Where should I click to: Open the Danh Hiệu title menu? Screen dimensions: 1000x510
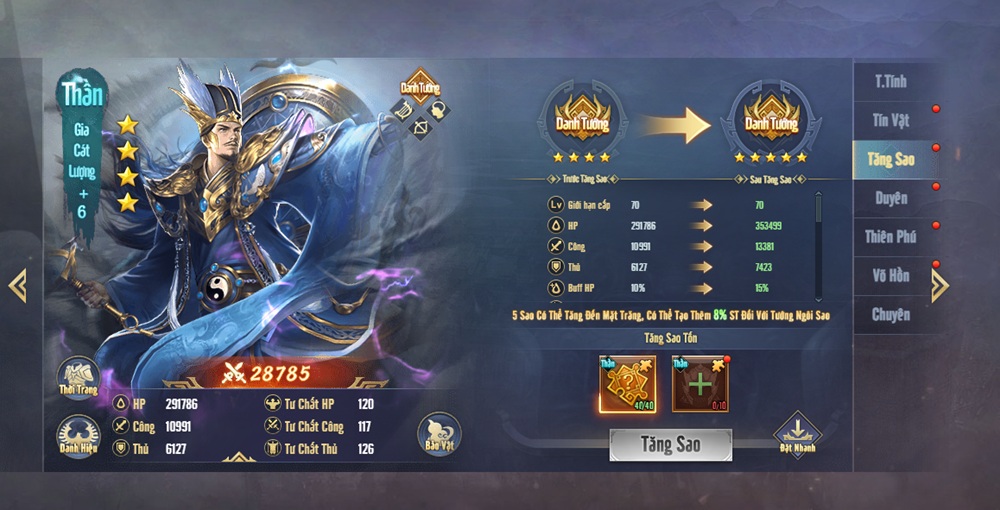click(x=78, y=436)
